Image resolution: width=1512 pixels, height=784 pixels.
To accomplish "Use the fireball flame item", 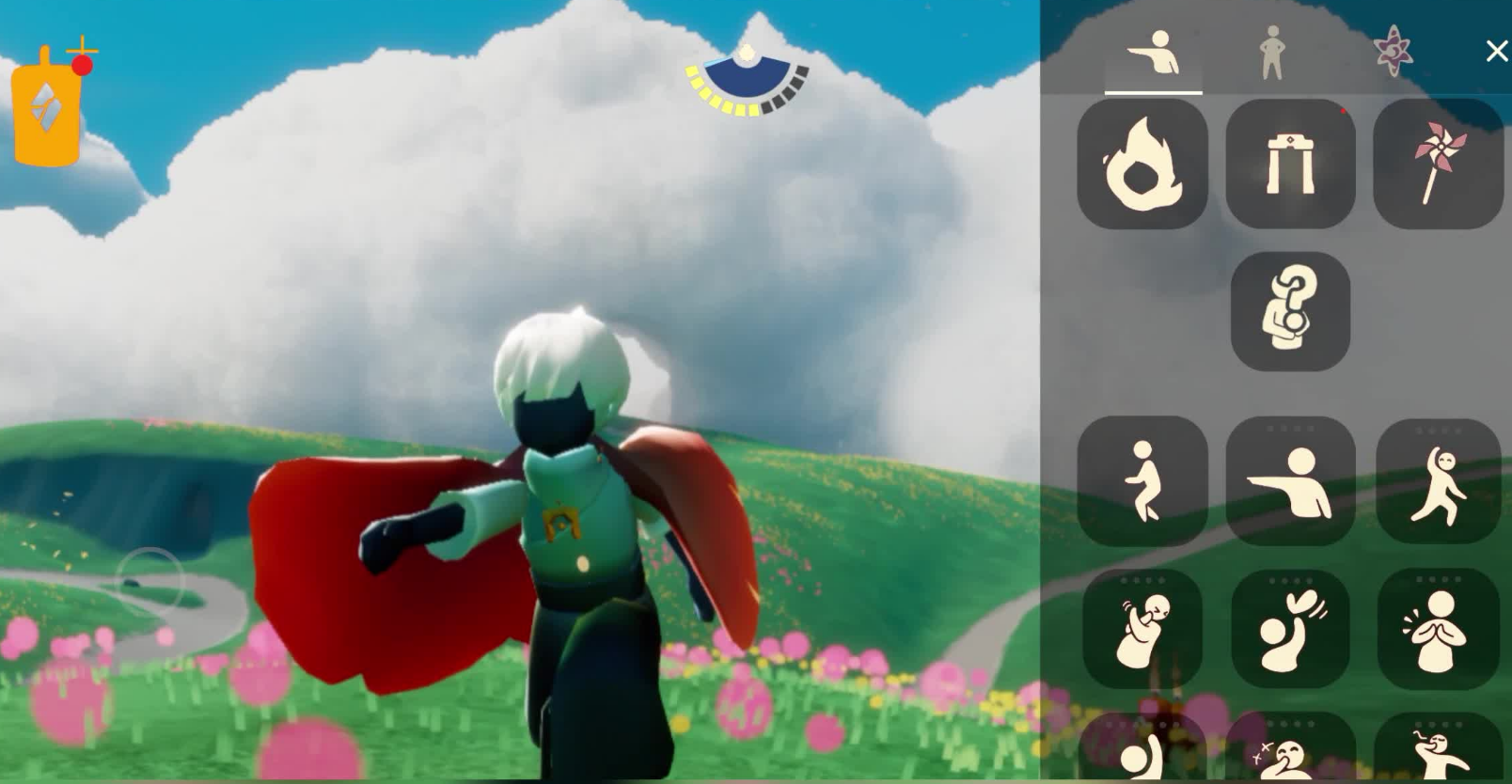I will [x=1142, y=165].
